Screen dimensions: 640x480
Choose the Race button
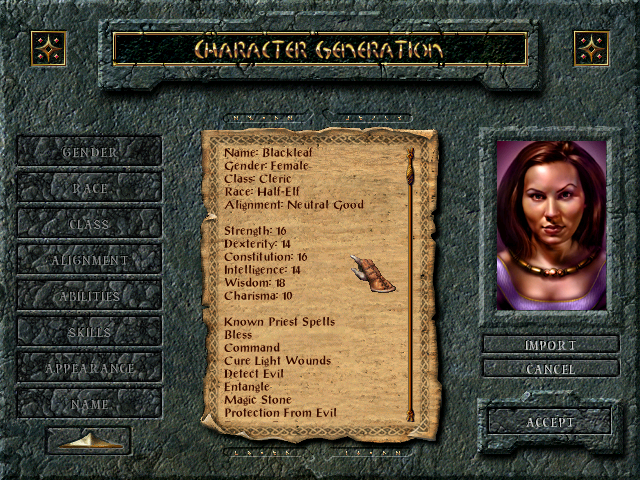[89, 188]
